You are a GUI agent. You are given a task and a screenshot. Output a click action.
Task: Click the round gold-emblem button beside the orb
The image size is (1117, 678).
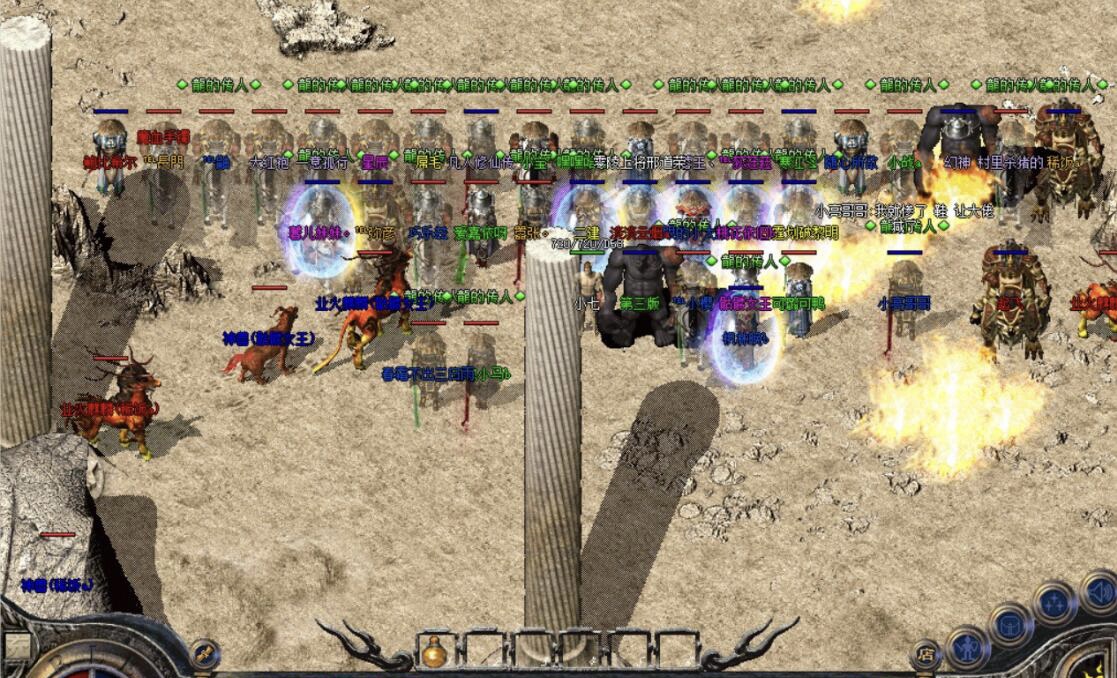[x=204, y=653]
